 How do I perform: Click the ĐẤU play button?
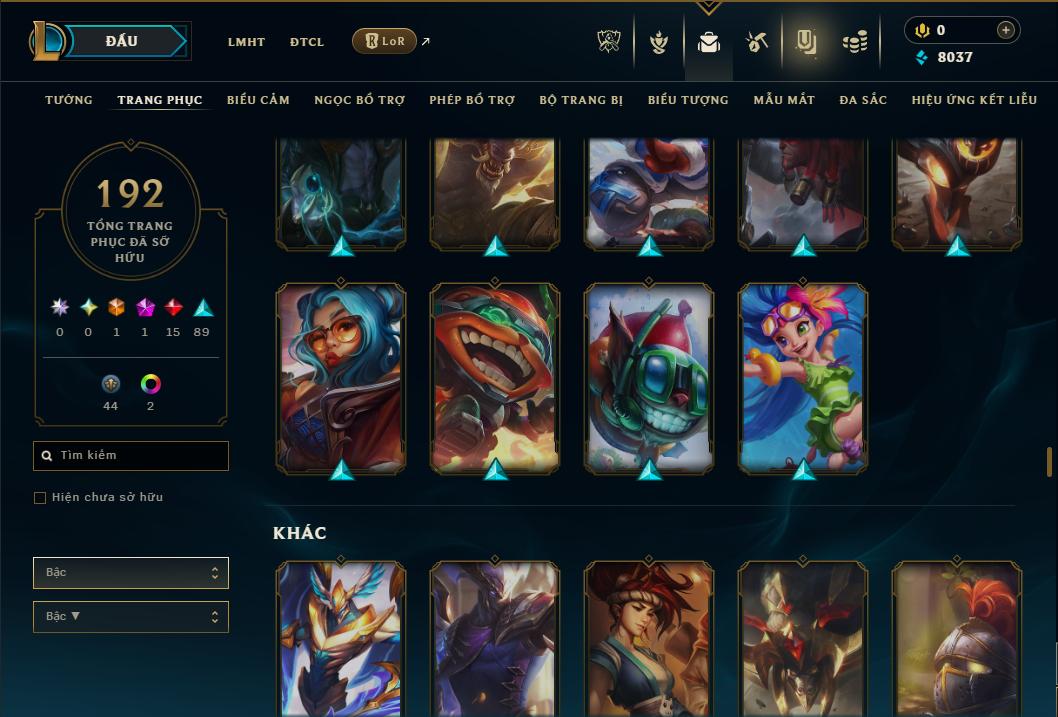(x=122, y=41)
